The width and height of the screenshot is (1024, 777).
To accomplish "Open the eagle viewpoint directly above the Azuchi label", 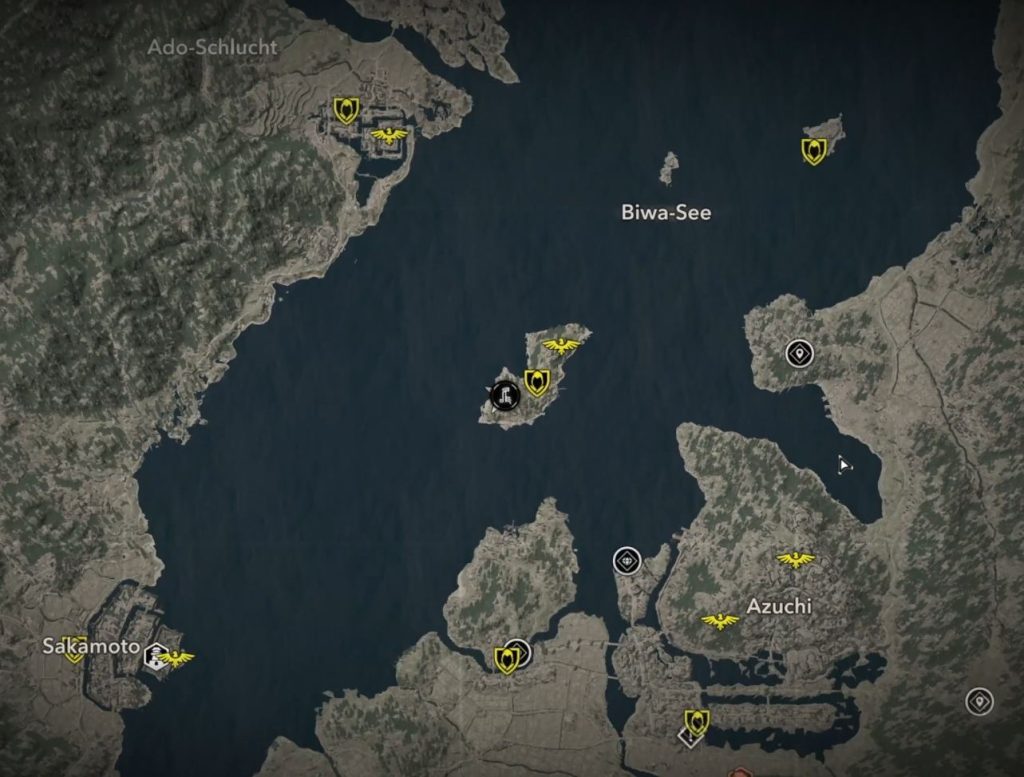I will coord(796,560).
